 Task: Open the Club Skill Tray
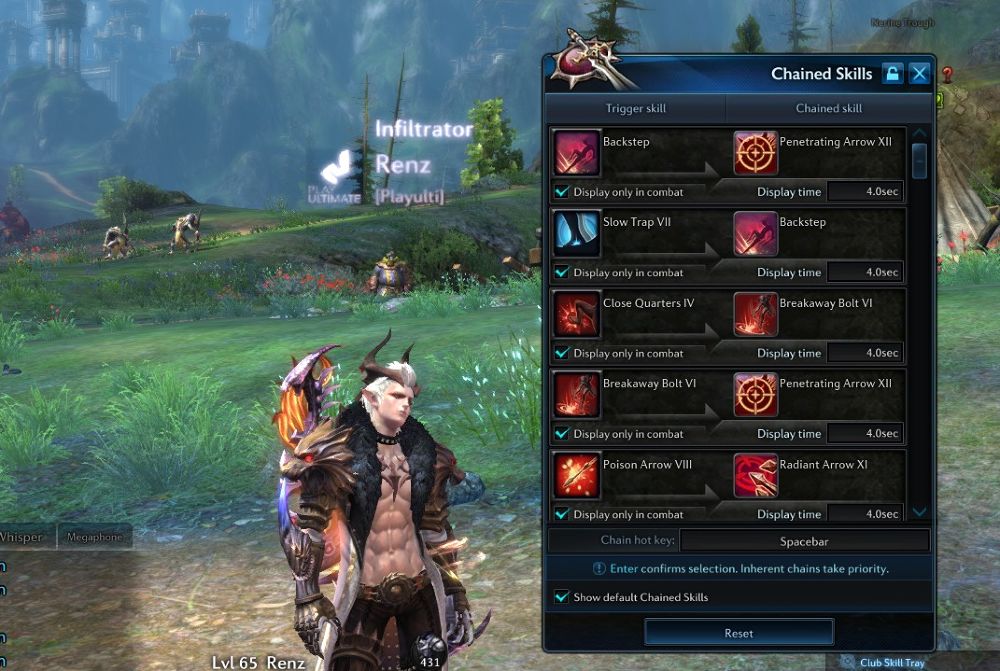888,662
